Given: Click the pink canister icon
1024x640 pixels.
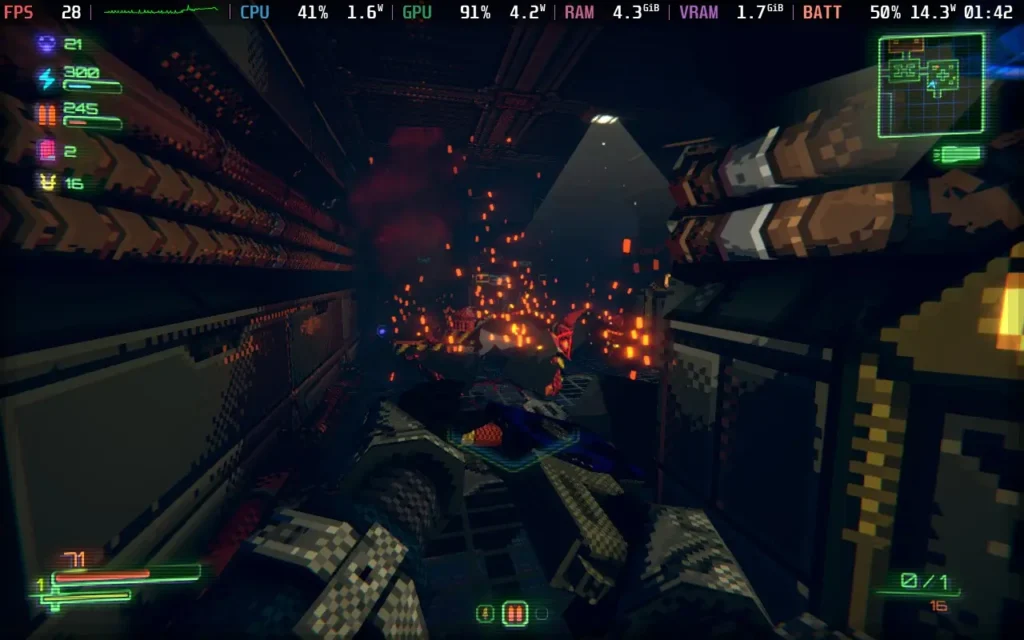Looking at the screenshot, I should 46,151.
